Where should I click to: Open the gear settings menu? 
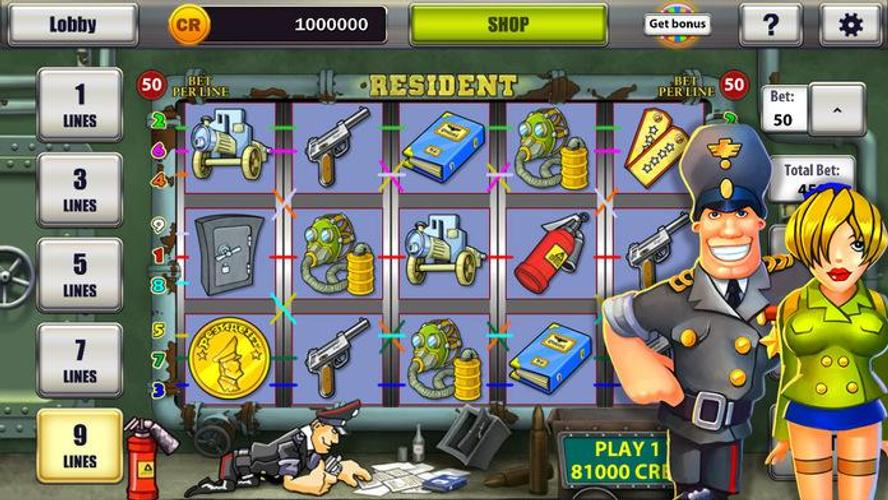850,24
